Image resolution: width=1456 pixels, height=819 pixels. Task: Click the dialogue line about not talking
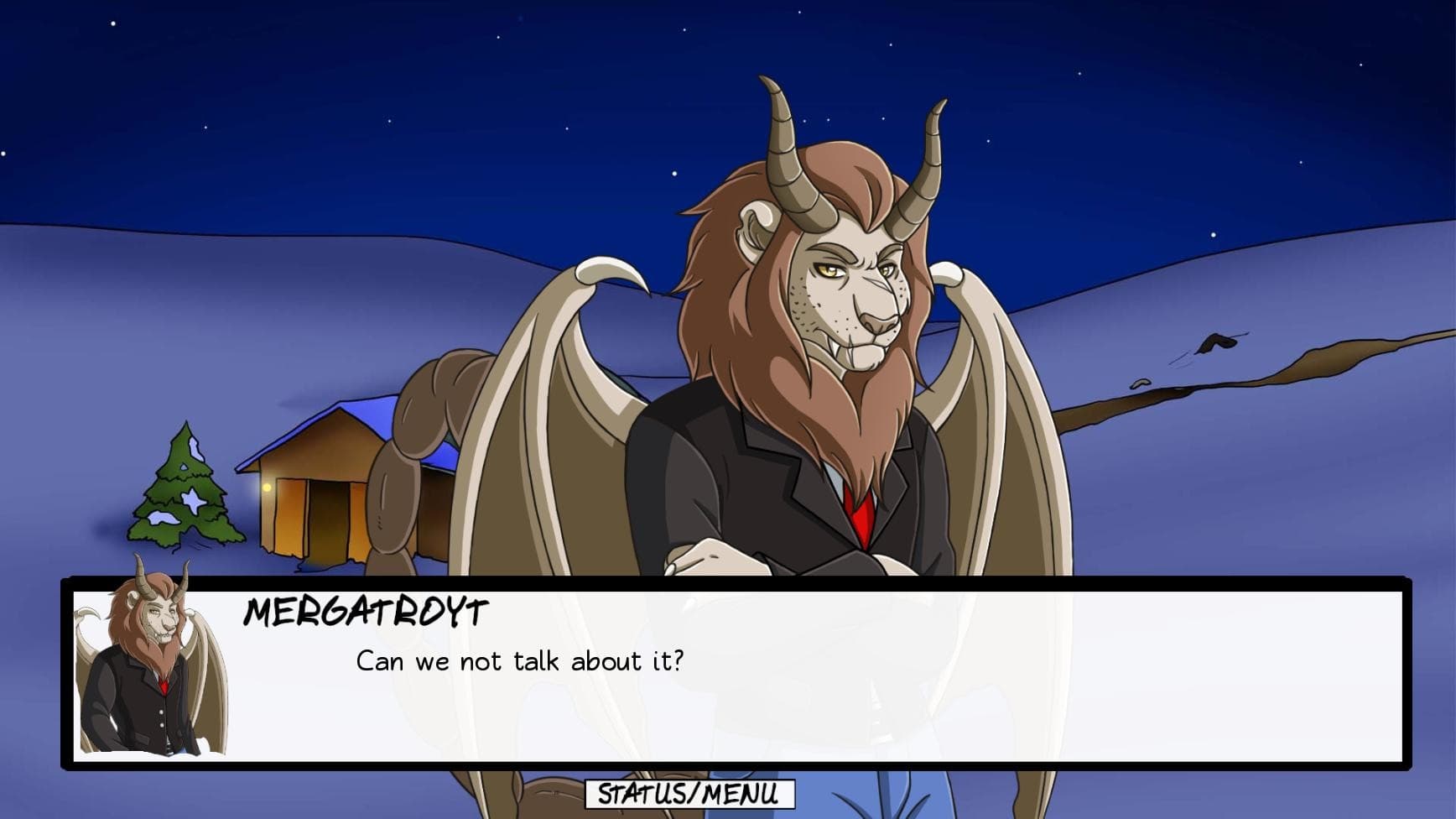click(x=520, y=662)
